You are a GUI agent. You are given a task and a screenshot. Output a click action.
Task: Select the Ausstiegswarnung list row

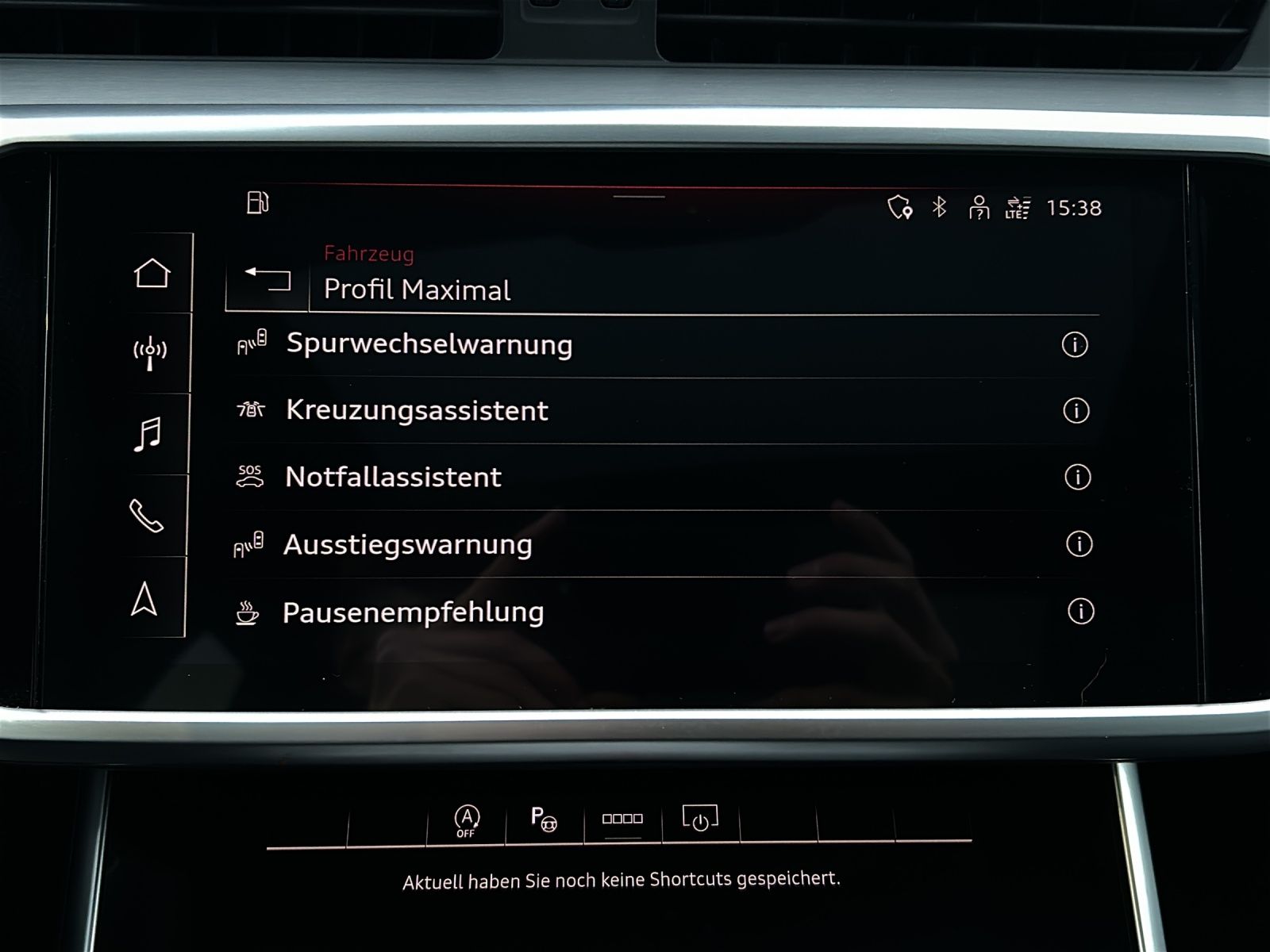coord(408,544)
